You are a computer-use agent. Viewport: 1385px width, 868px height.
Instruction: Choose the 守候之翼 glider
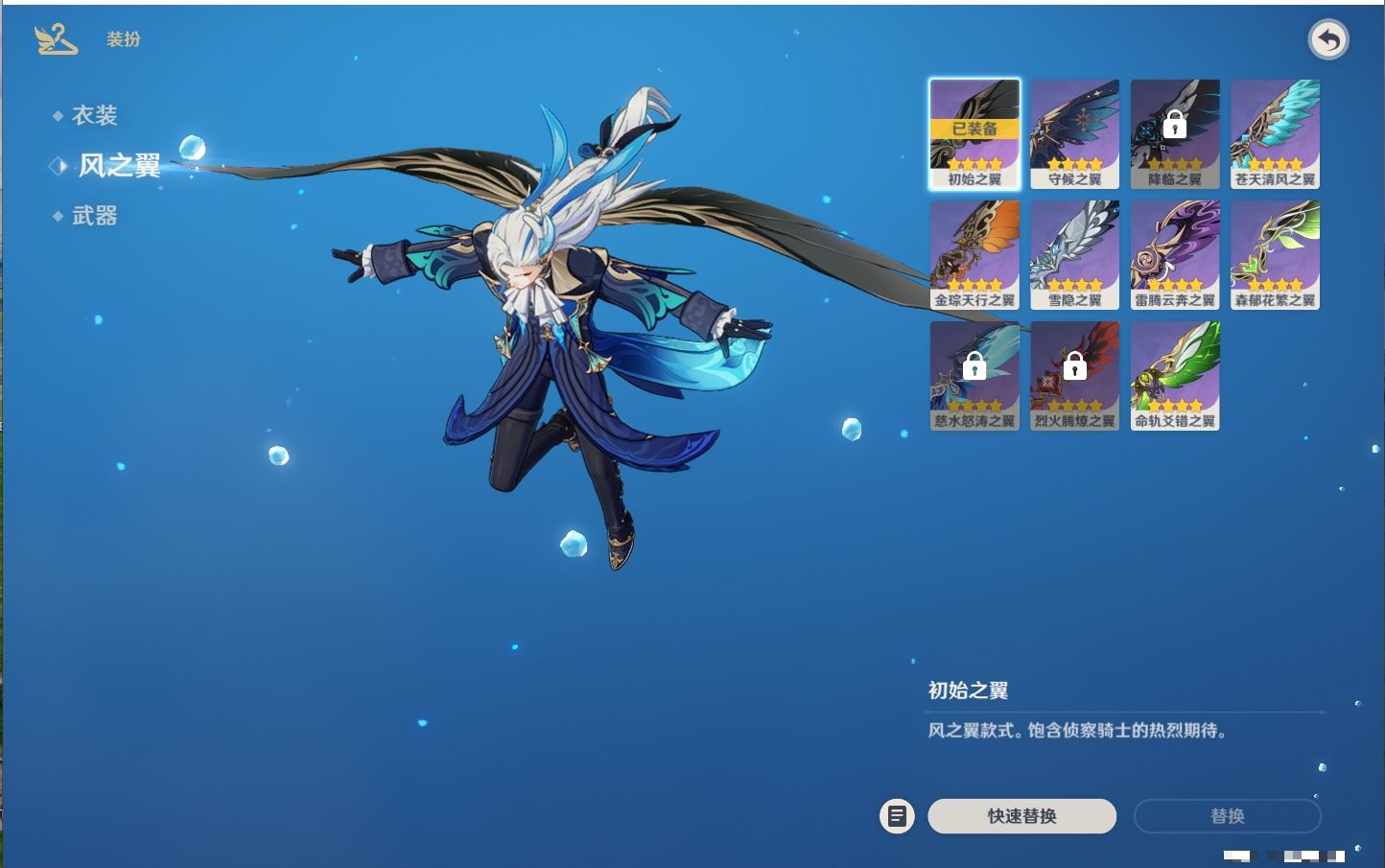point(1074,133)
